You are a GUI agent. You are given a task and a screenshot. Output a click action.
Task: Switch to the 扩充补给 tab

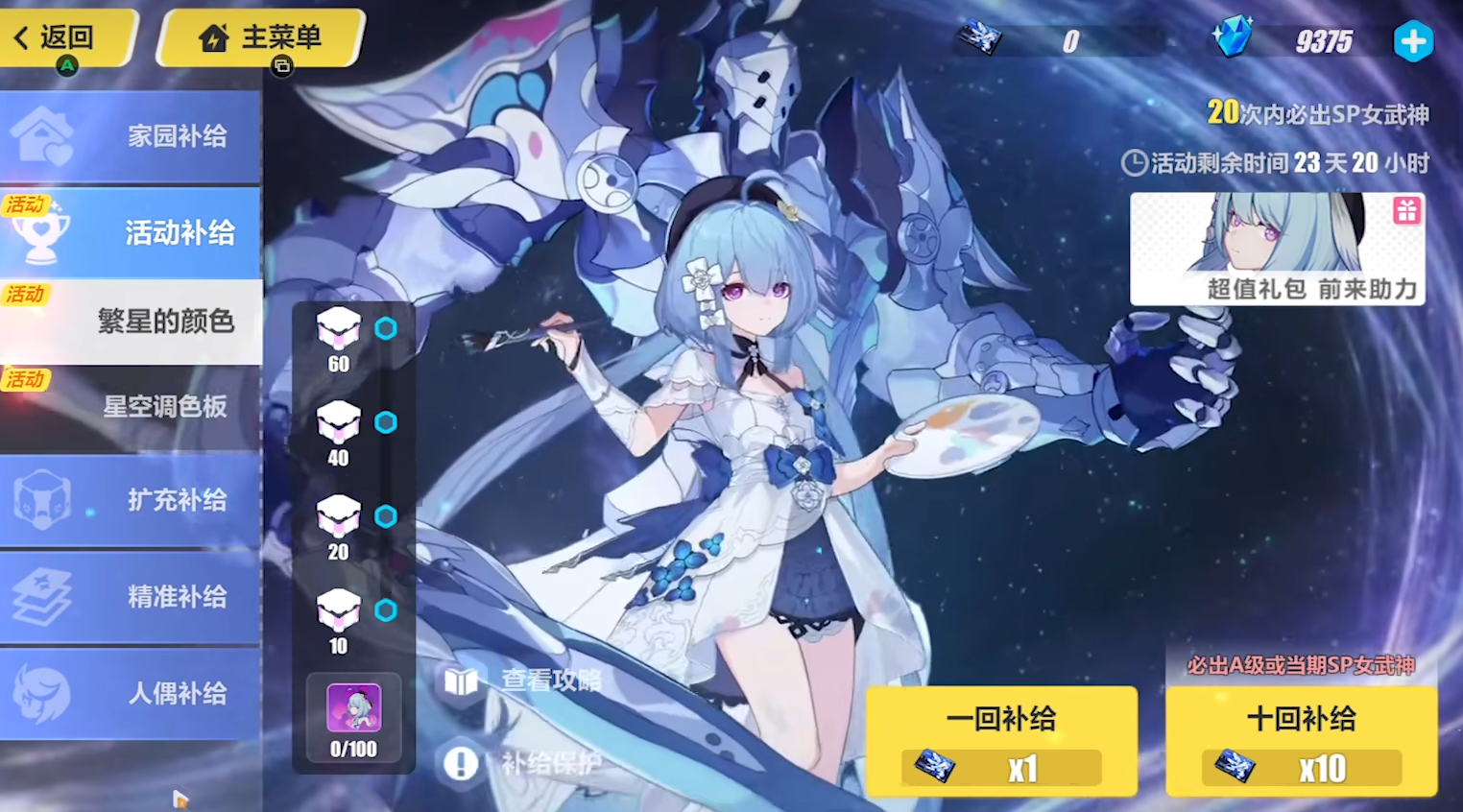131,499
